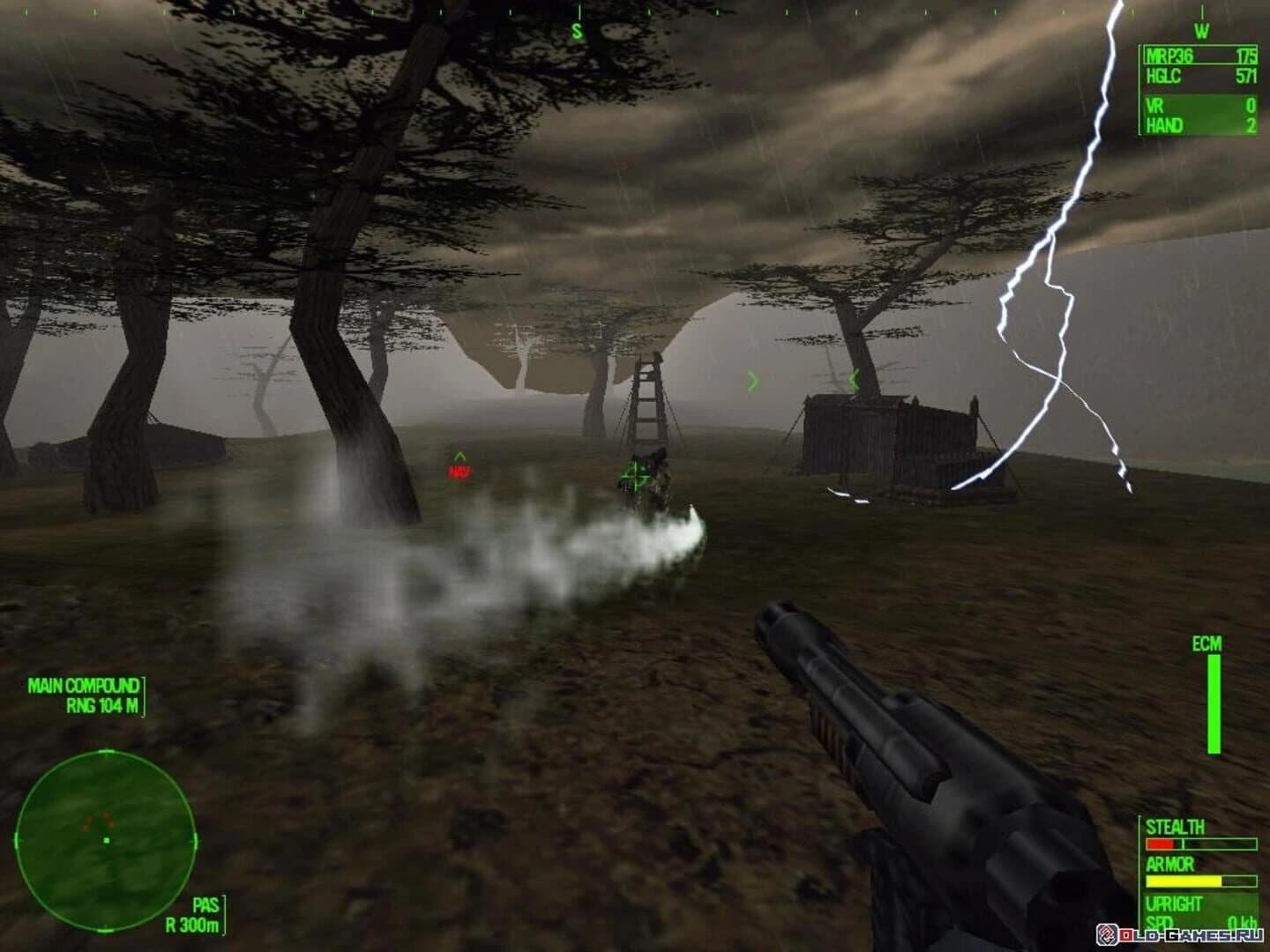
Task: Click the ECM indicator label
Action: (x=1208, y=645)
